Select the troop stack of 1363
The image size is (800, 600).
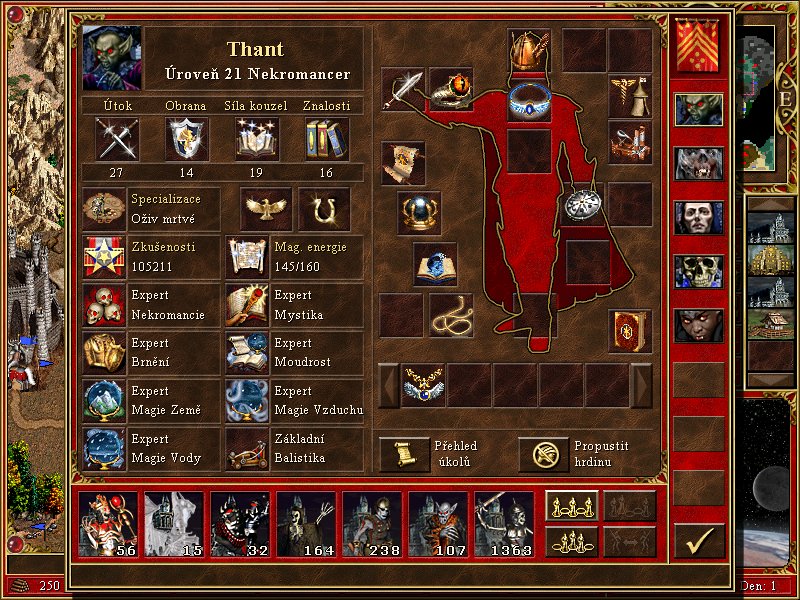click(504, 524)
